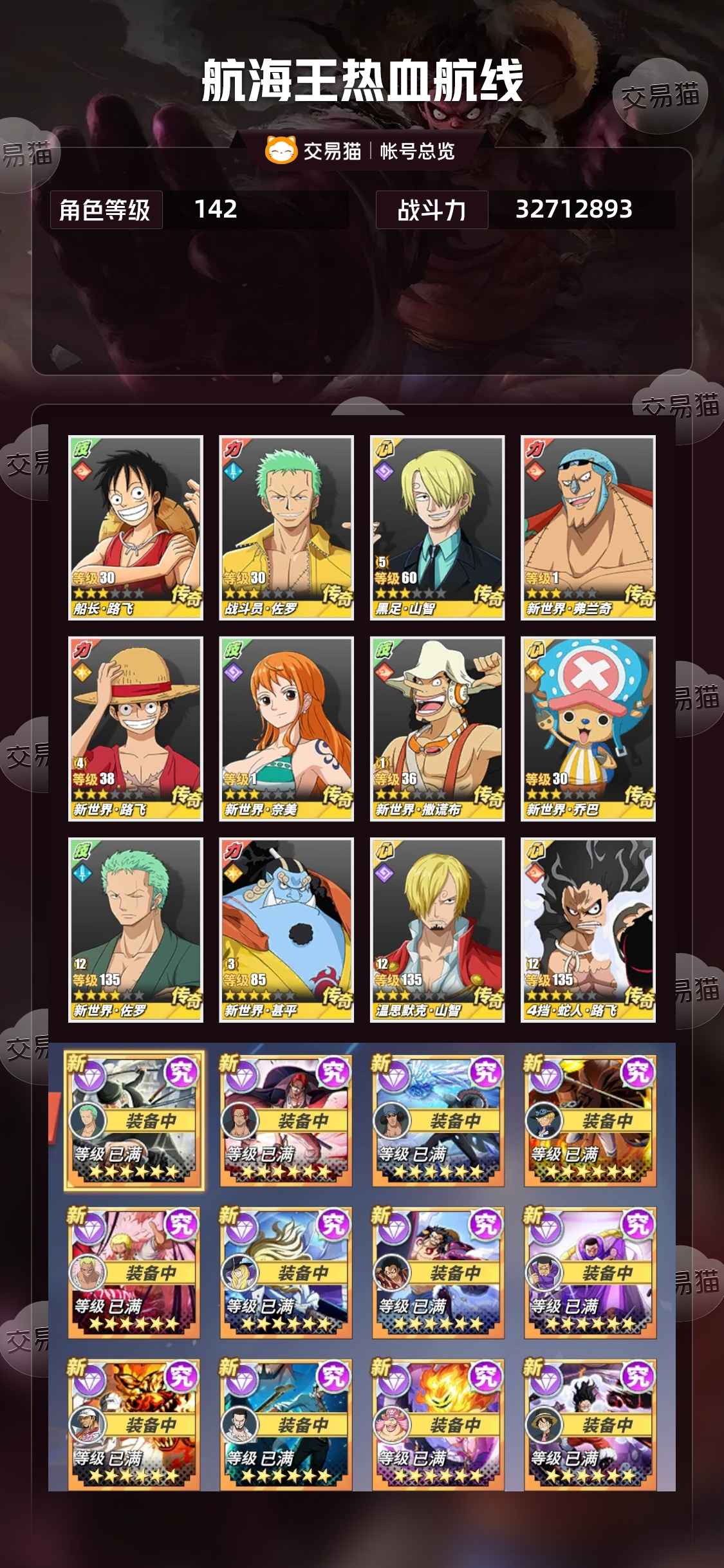
Task: Select the 新世界·奈美 card
Action: pos(286,729)
